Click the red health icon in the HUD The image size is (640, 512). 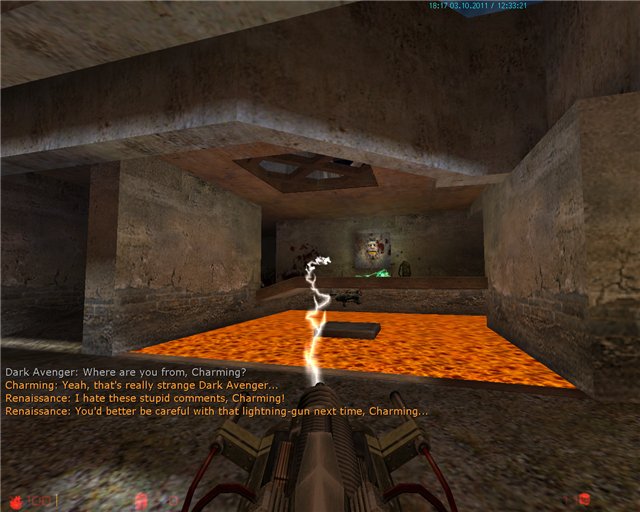click(x=16, y=498)
